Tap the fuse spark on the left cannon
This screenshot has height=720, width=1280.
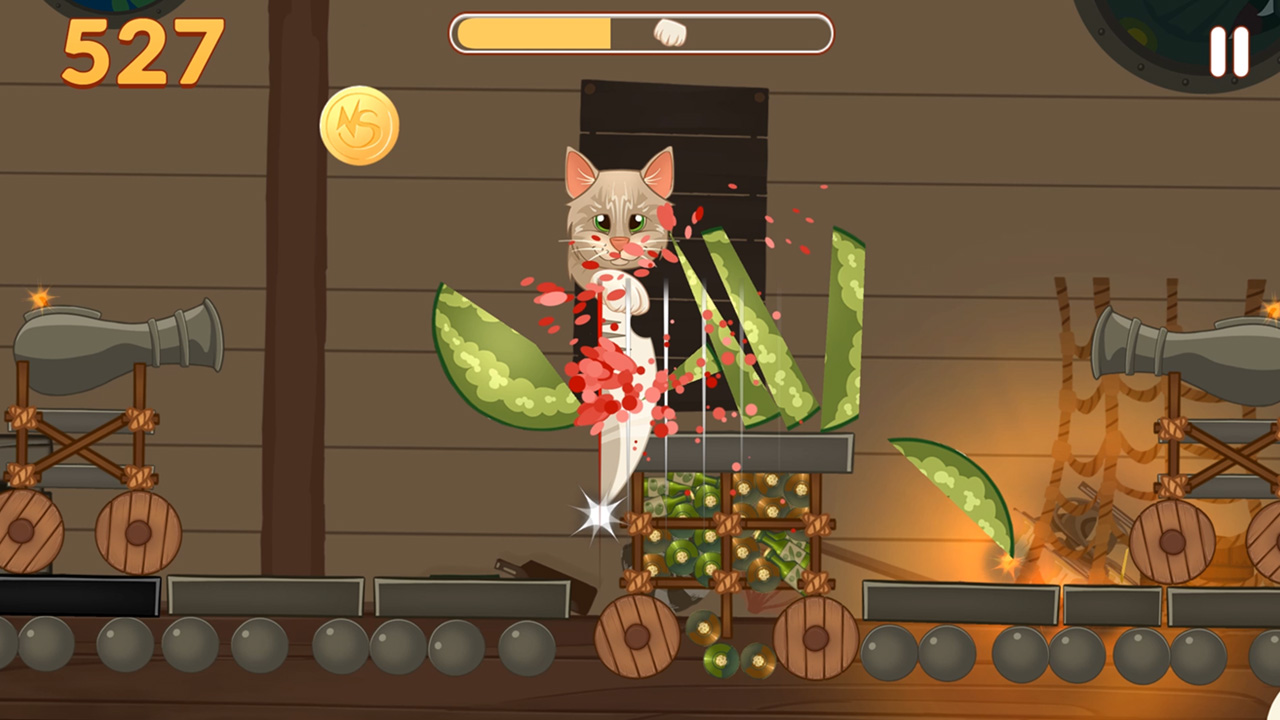point(40,295)
